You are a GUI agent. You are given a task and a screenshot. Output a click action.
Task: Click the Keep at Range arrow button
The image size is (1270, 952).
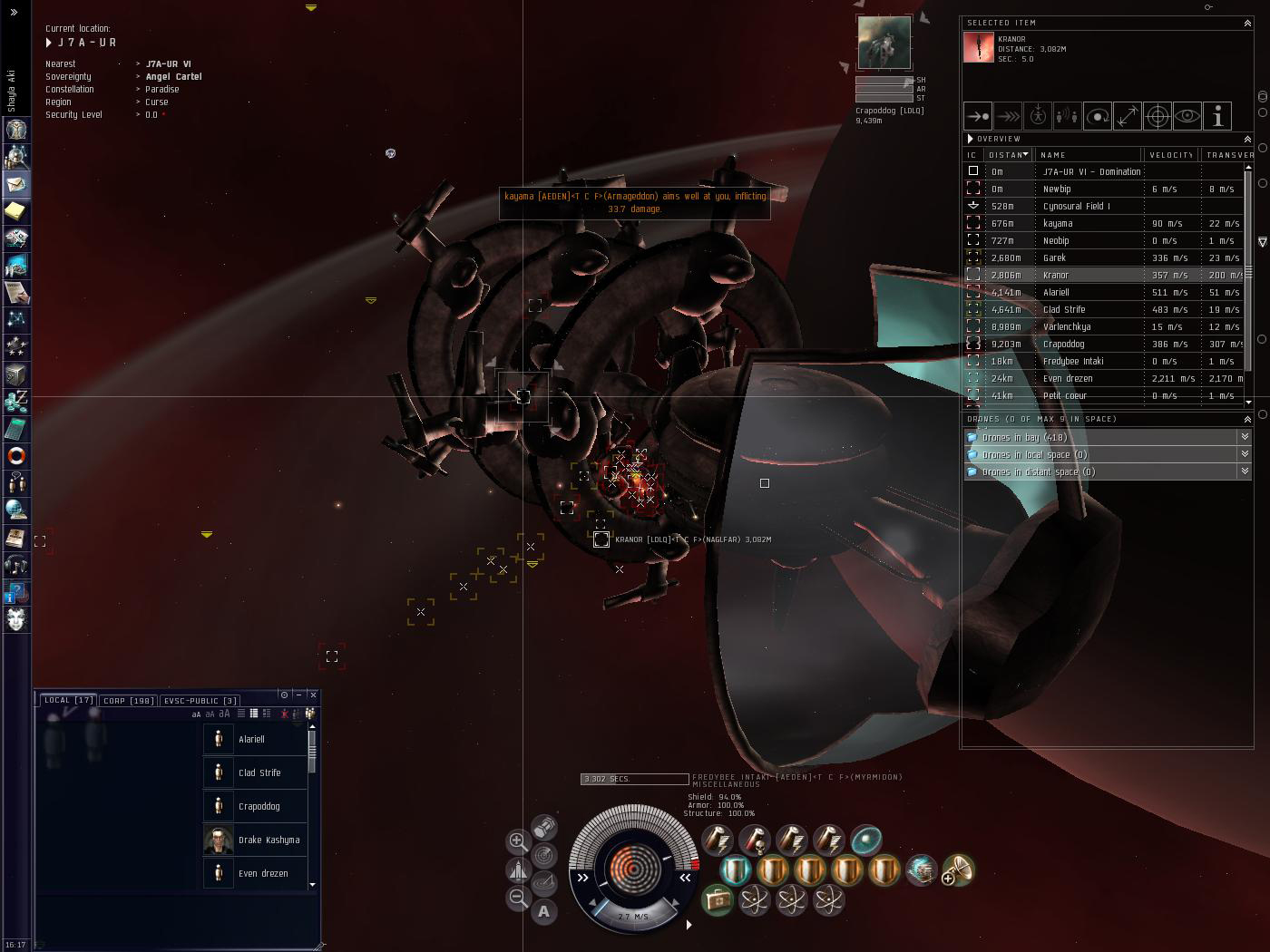(1128, 116)
